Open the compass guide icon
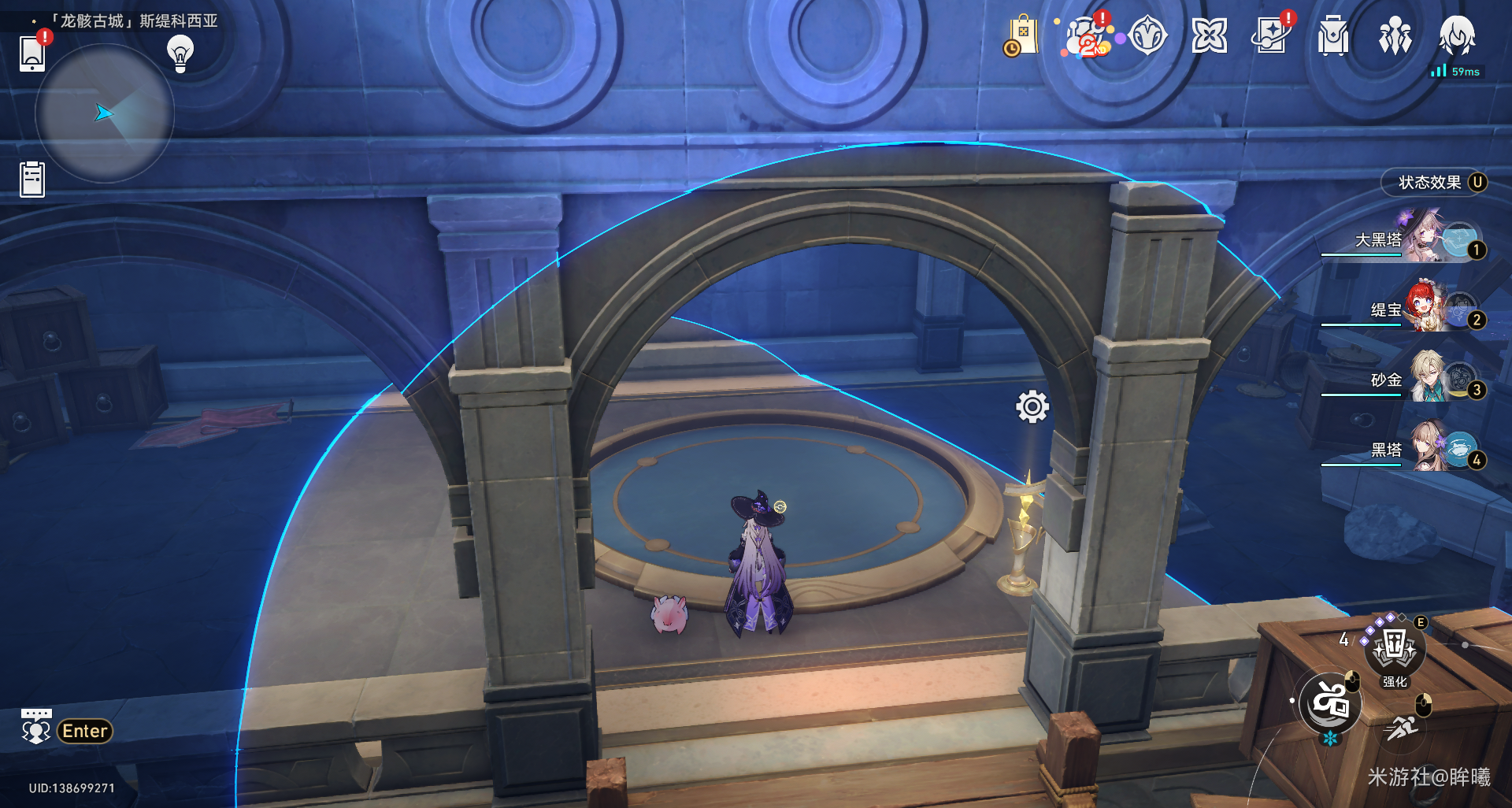Viewport: 1512px width, 808px height. pyautogui.click(x=1147, y=36)
